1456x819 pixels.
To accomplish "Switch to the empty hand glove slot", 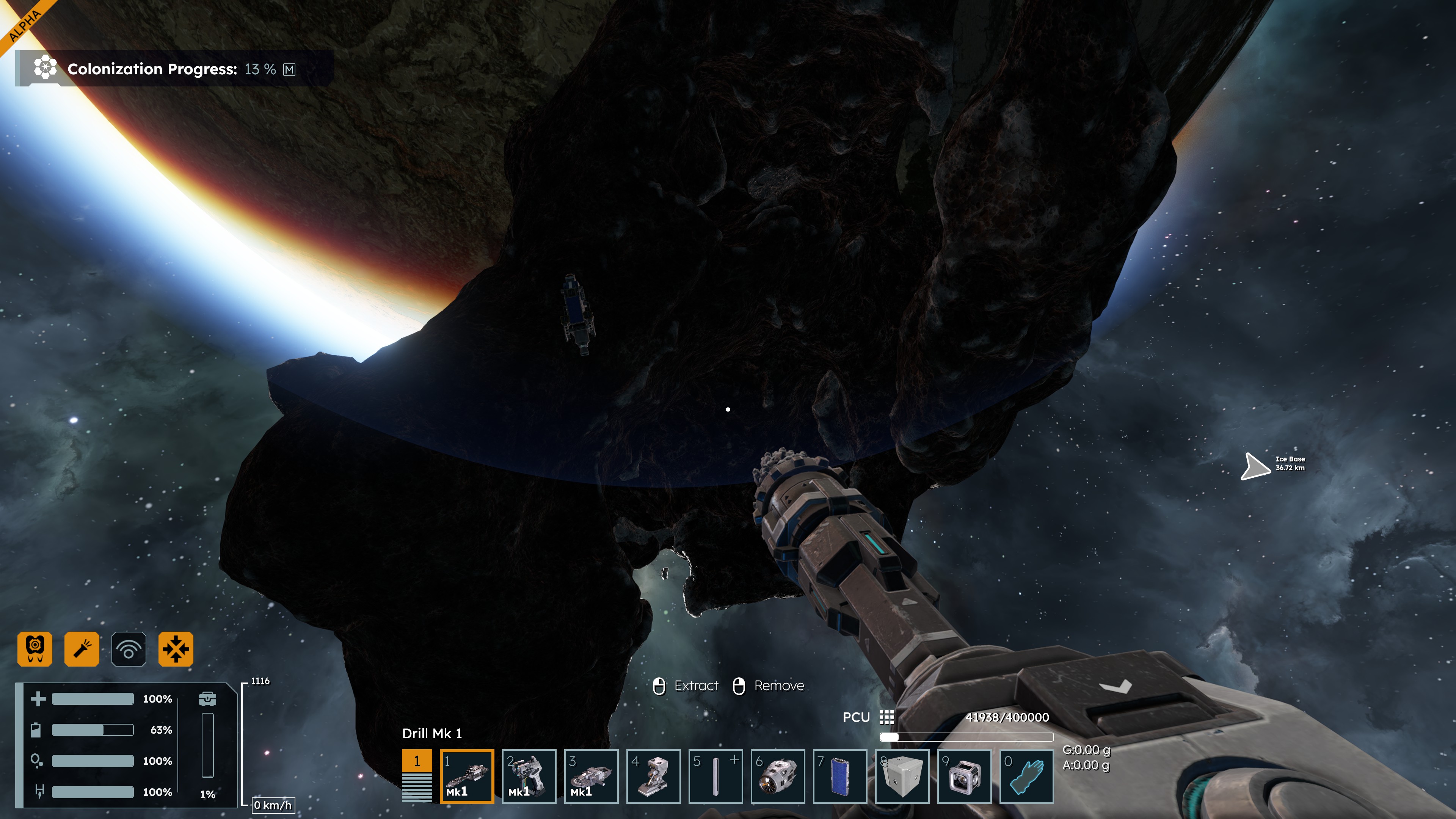I will tap(1026, 775).
